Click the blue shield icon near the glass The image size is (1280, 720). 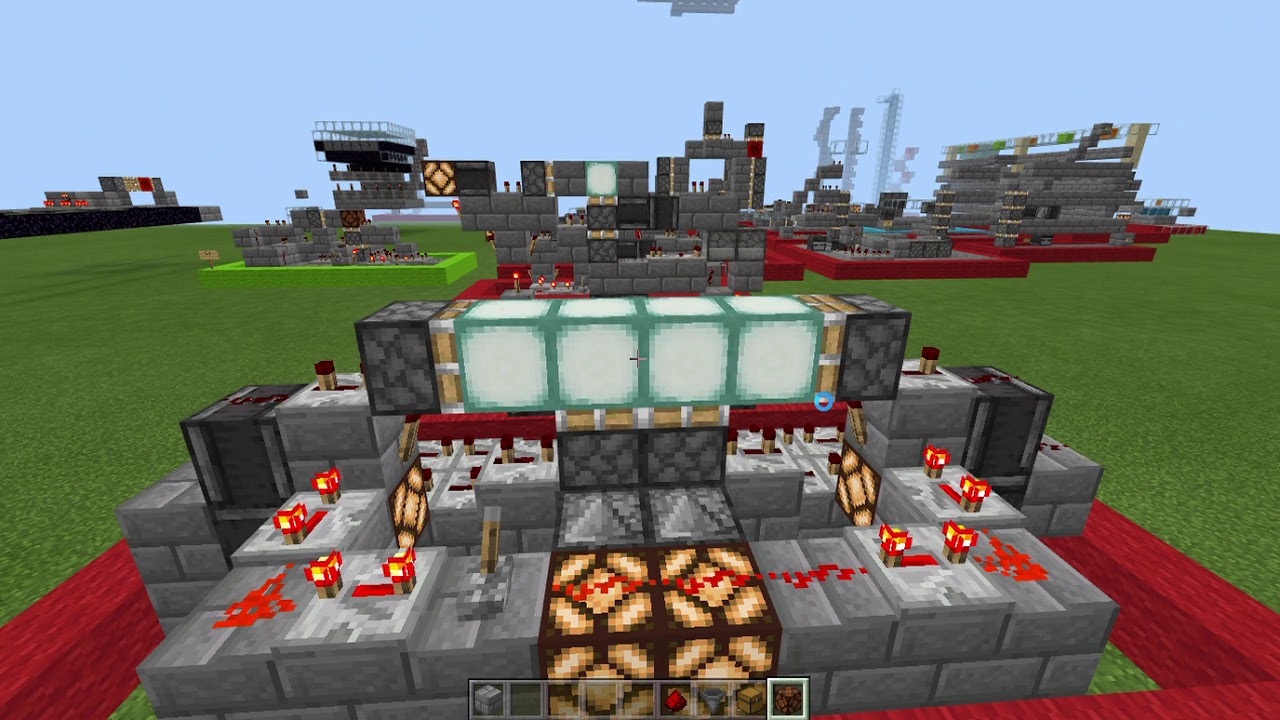tap(823, 403)
